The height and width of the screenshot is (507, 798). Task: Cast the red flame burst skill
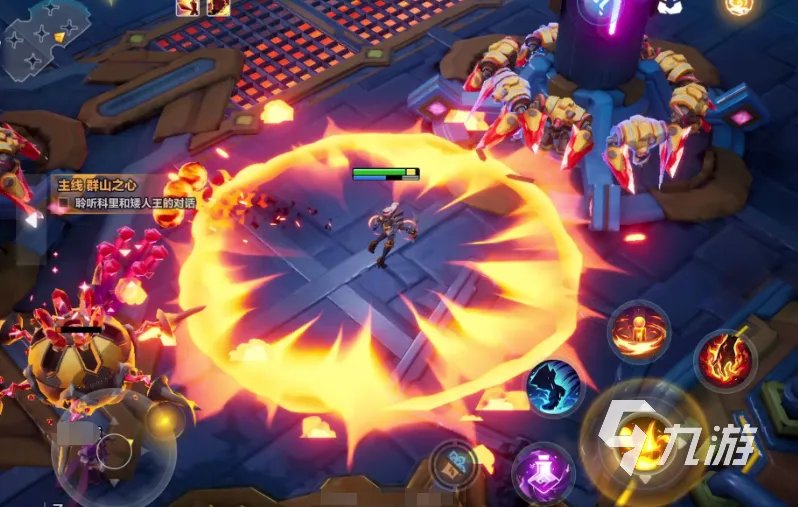tap(725, 360)
